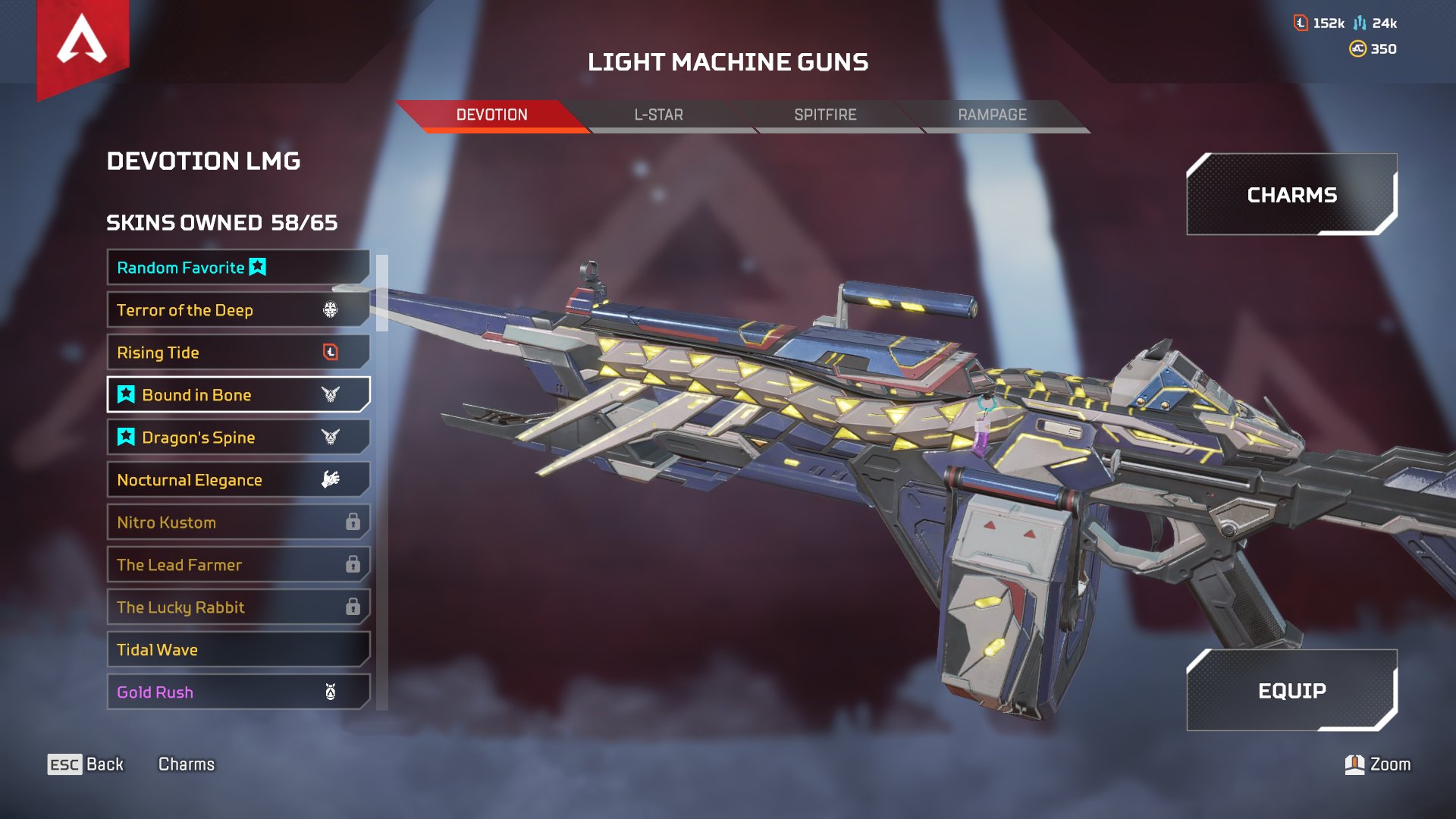
Task: Select the Rampage tab
Action: coord(992,115)
